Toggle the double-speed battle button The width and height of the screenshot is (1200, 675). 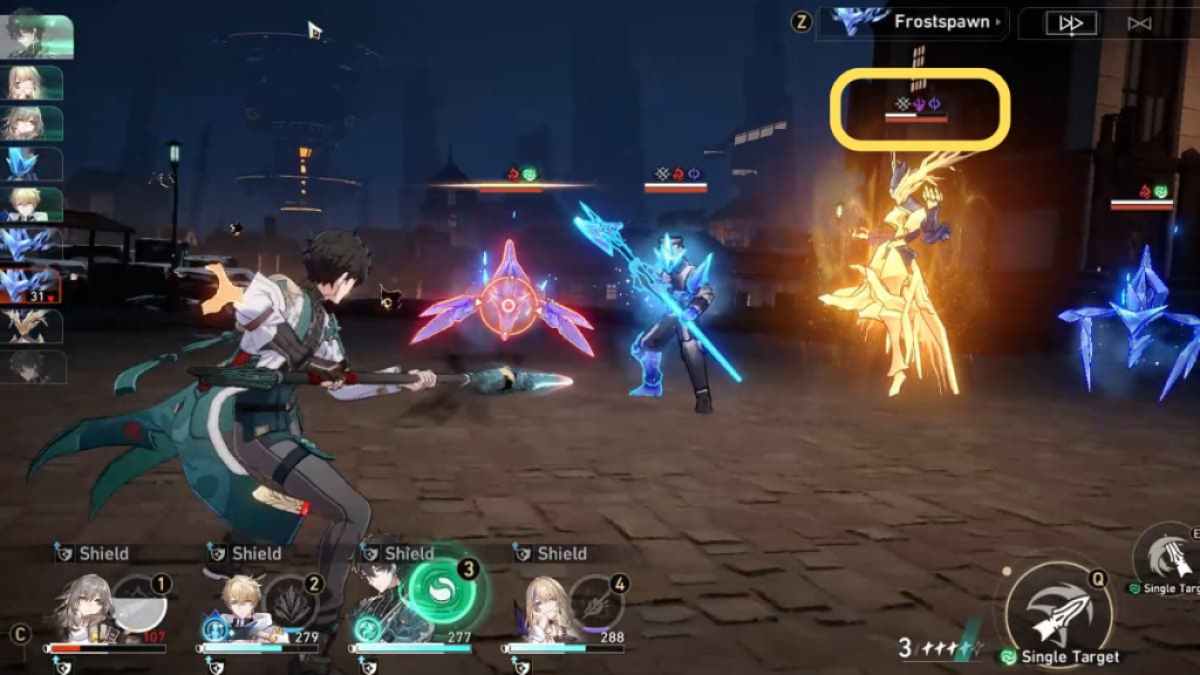coord(1071,23)
